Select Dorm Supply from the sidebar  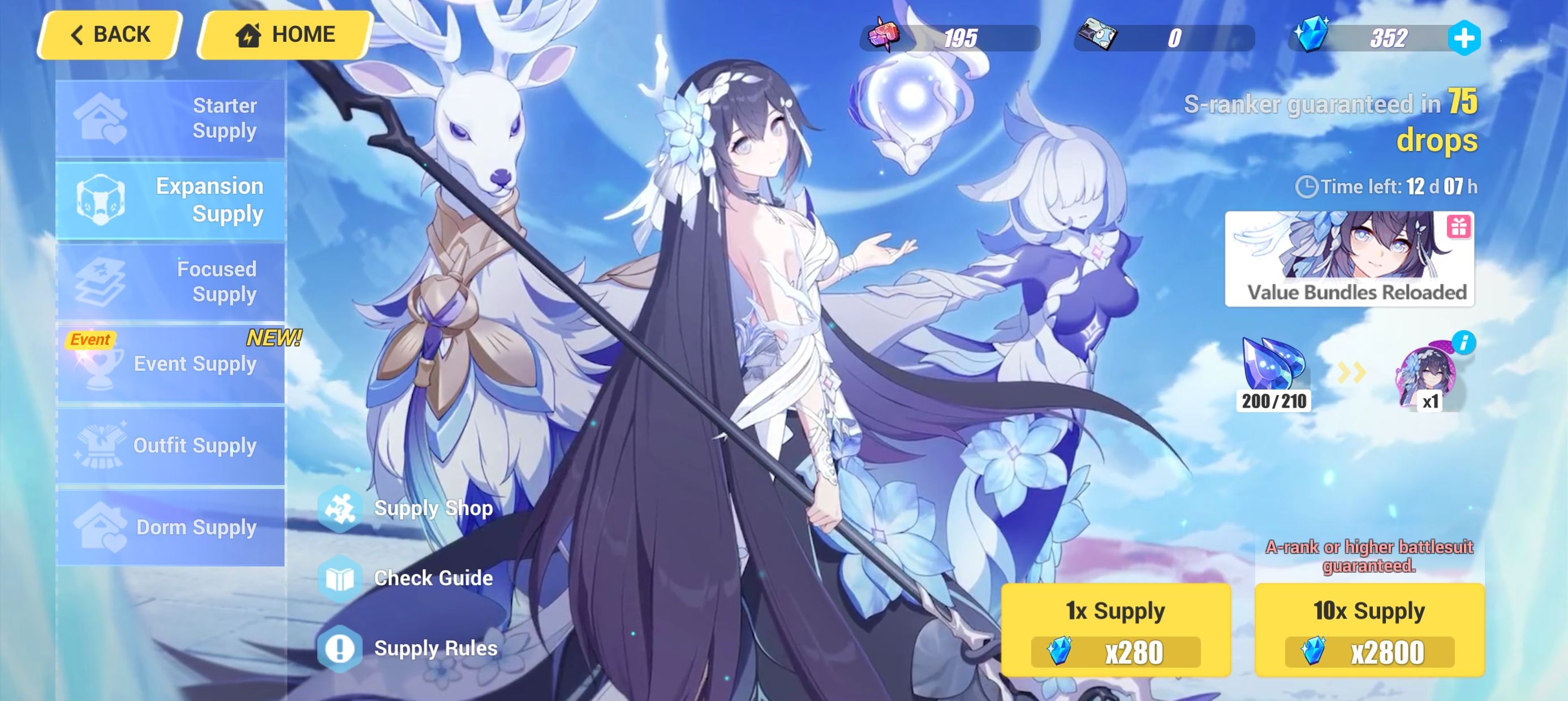click(x=171, y=527)
